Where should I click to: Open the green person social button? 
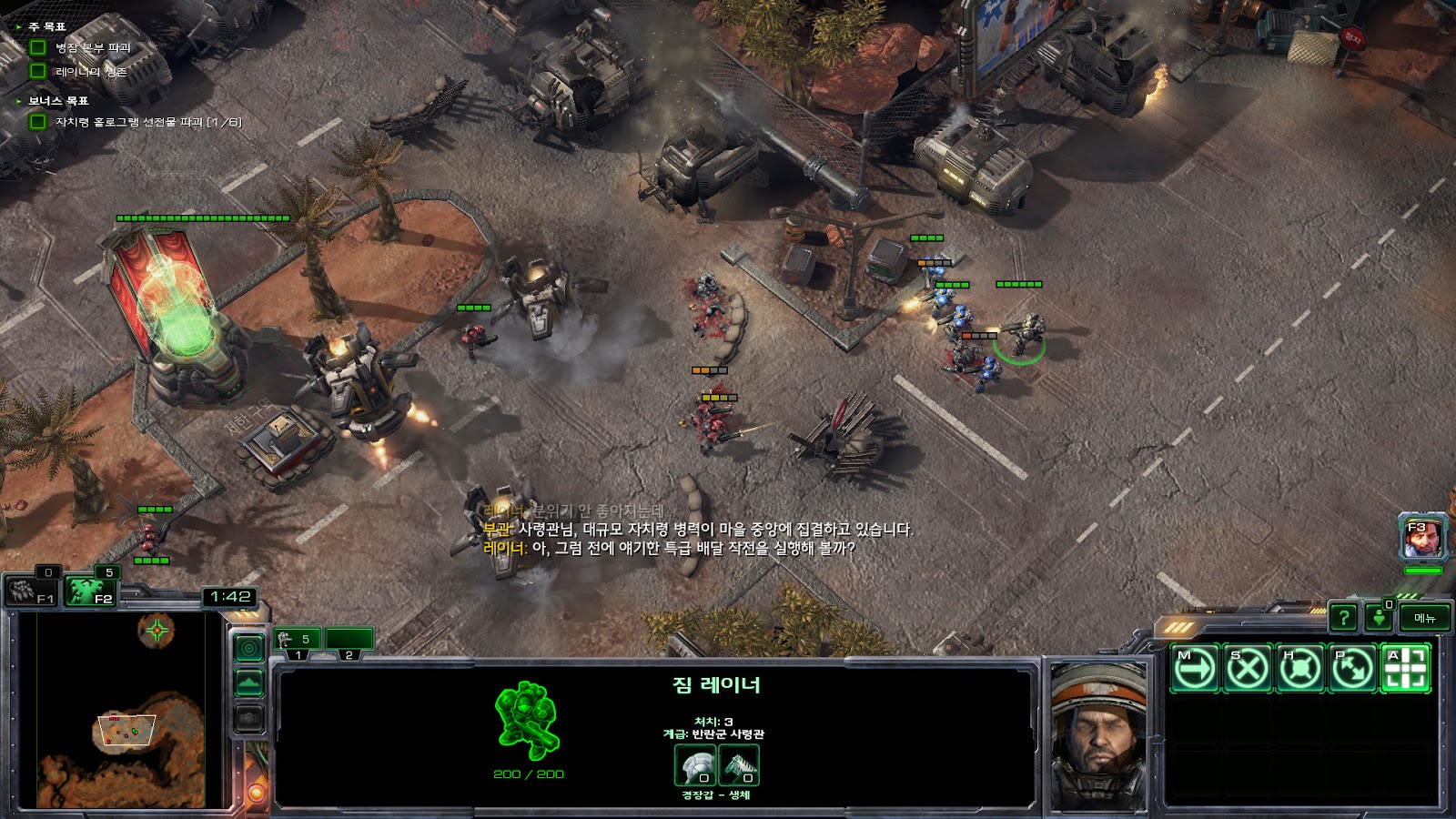coord(1379,618)
